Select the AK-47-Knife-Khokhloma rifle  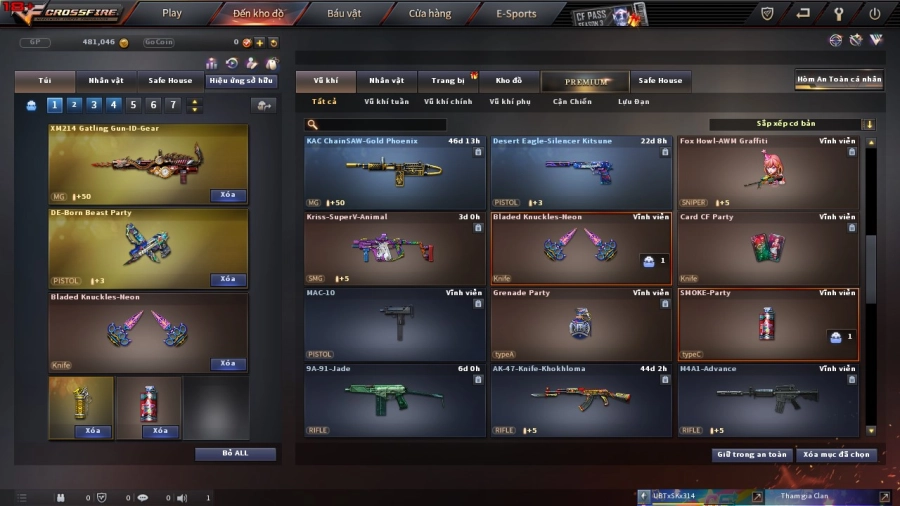pyautogui.click(x=581, y=400)
